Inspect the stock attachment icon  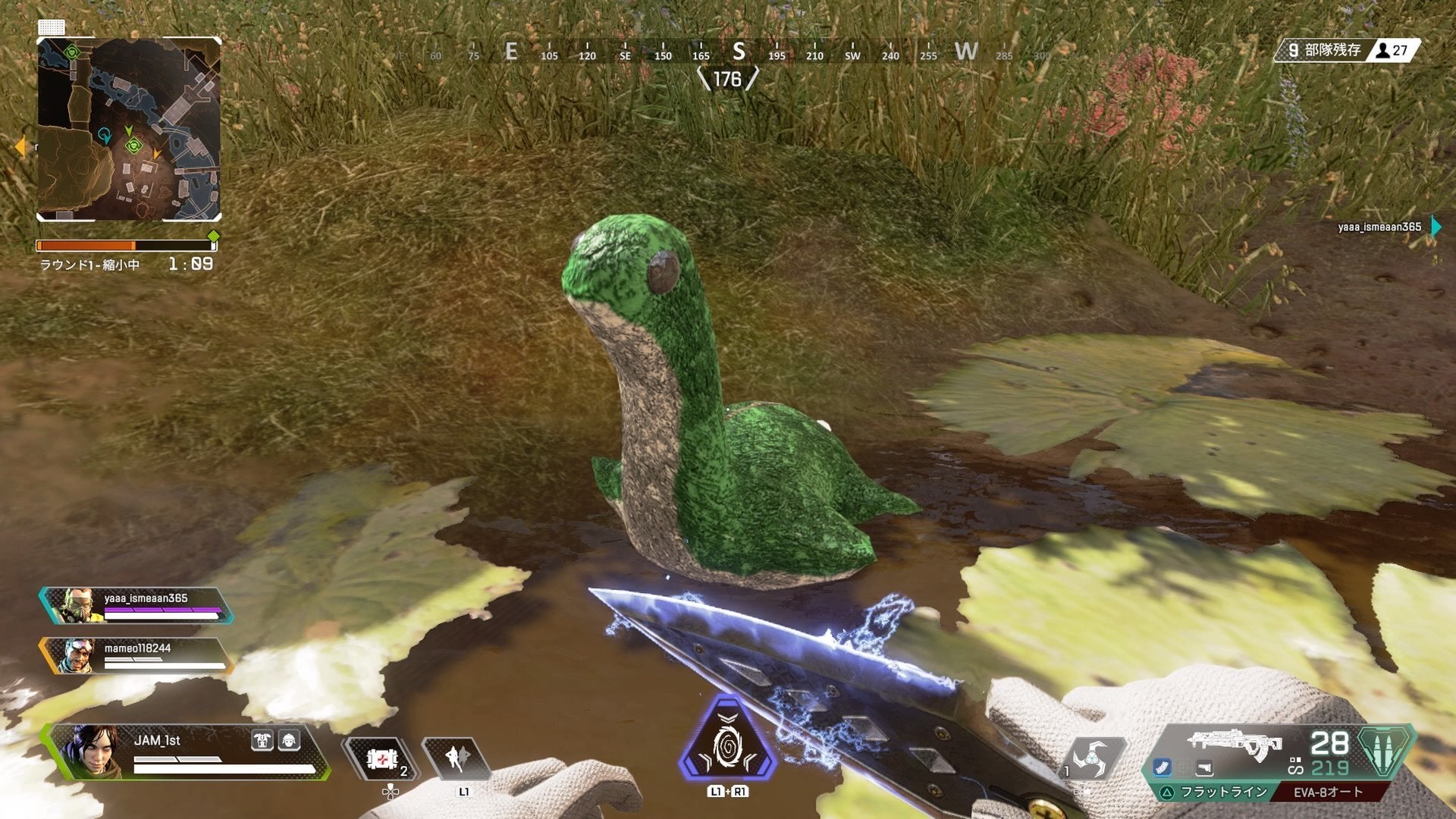point(1204,769)
